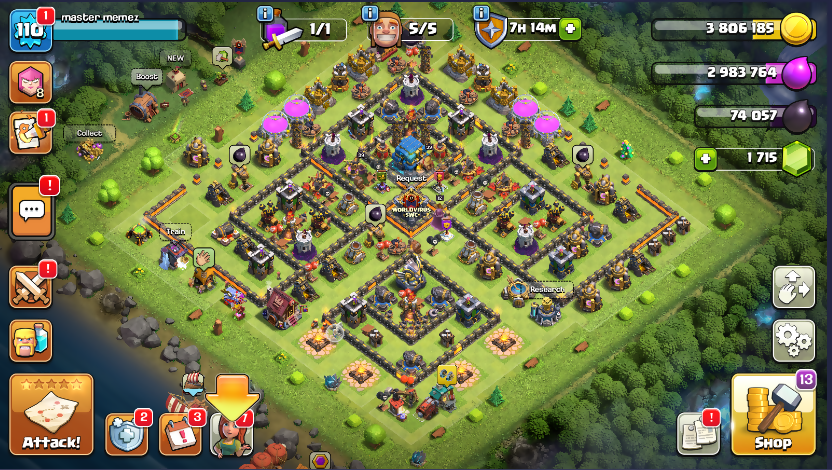
Task: Open the barbarian army training button
Action: pyautogui.click(x=31, y=342)
